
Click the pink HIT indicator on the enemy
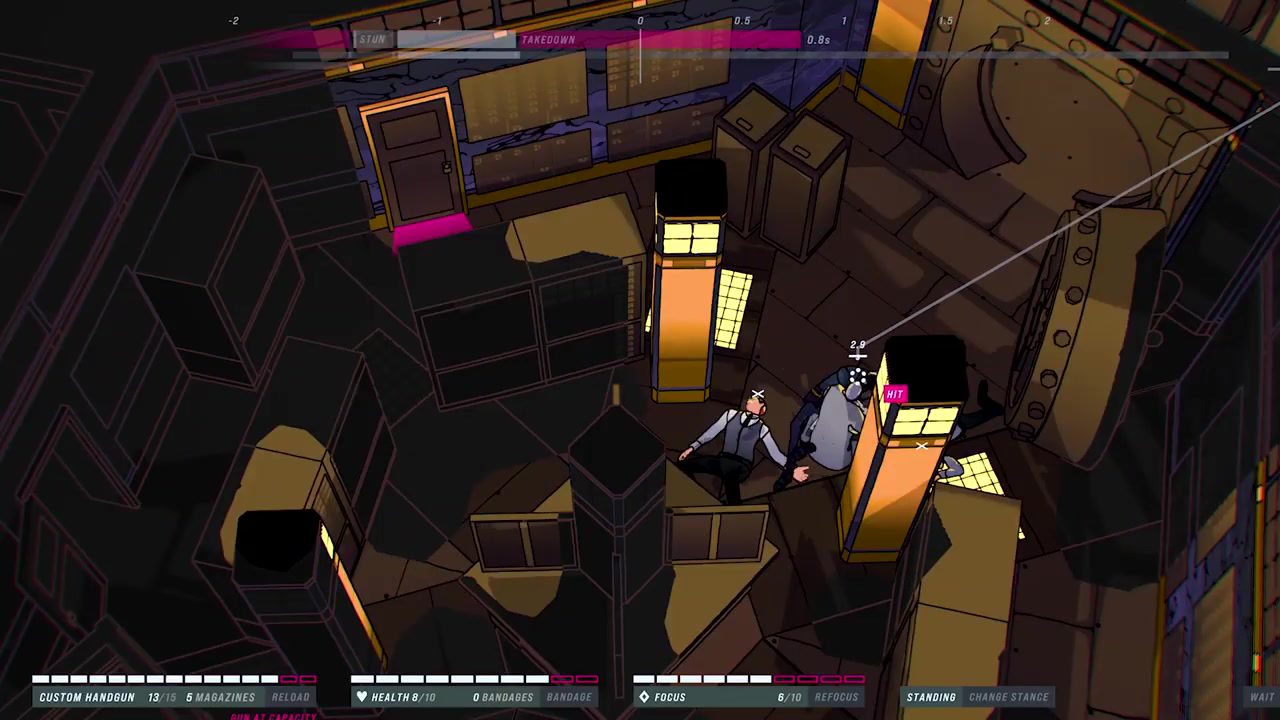[894, 393]
